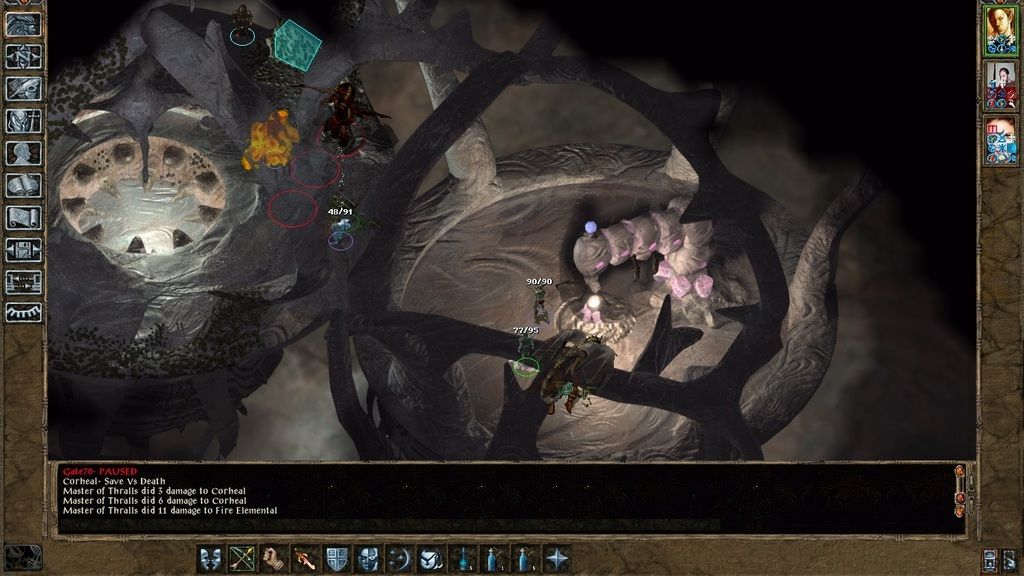Open the character record bust icon
Viewport: 1024px width, 576px height.
pos(23,153)
